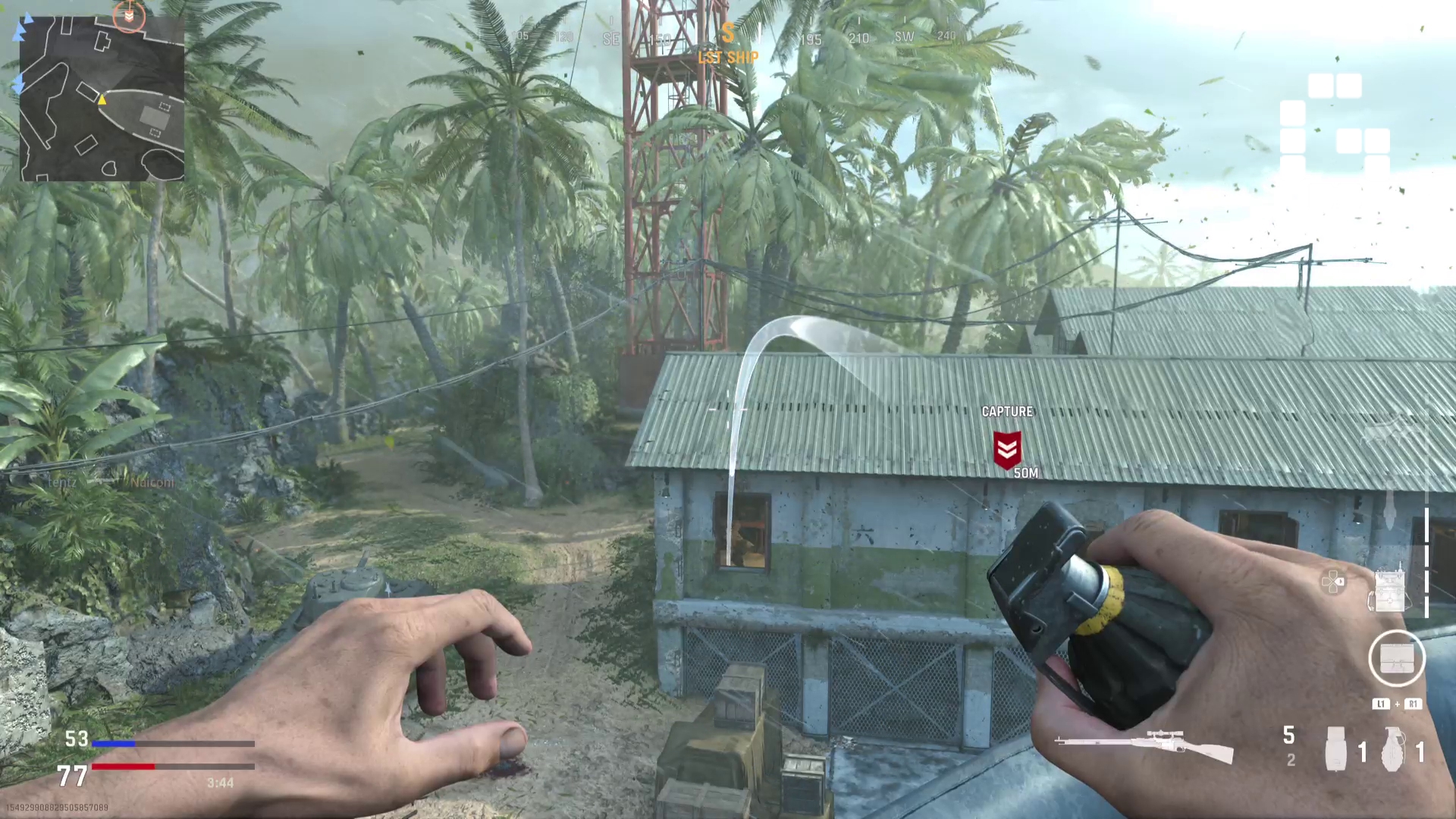Click the L1 button prompt

coord(1381,704)
